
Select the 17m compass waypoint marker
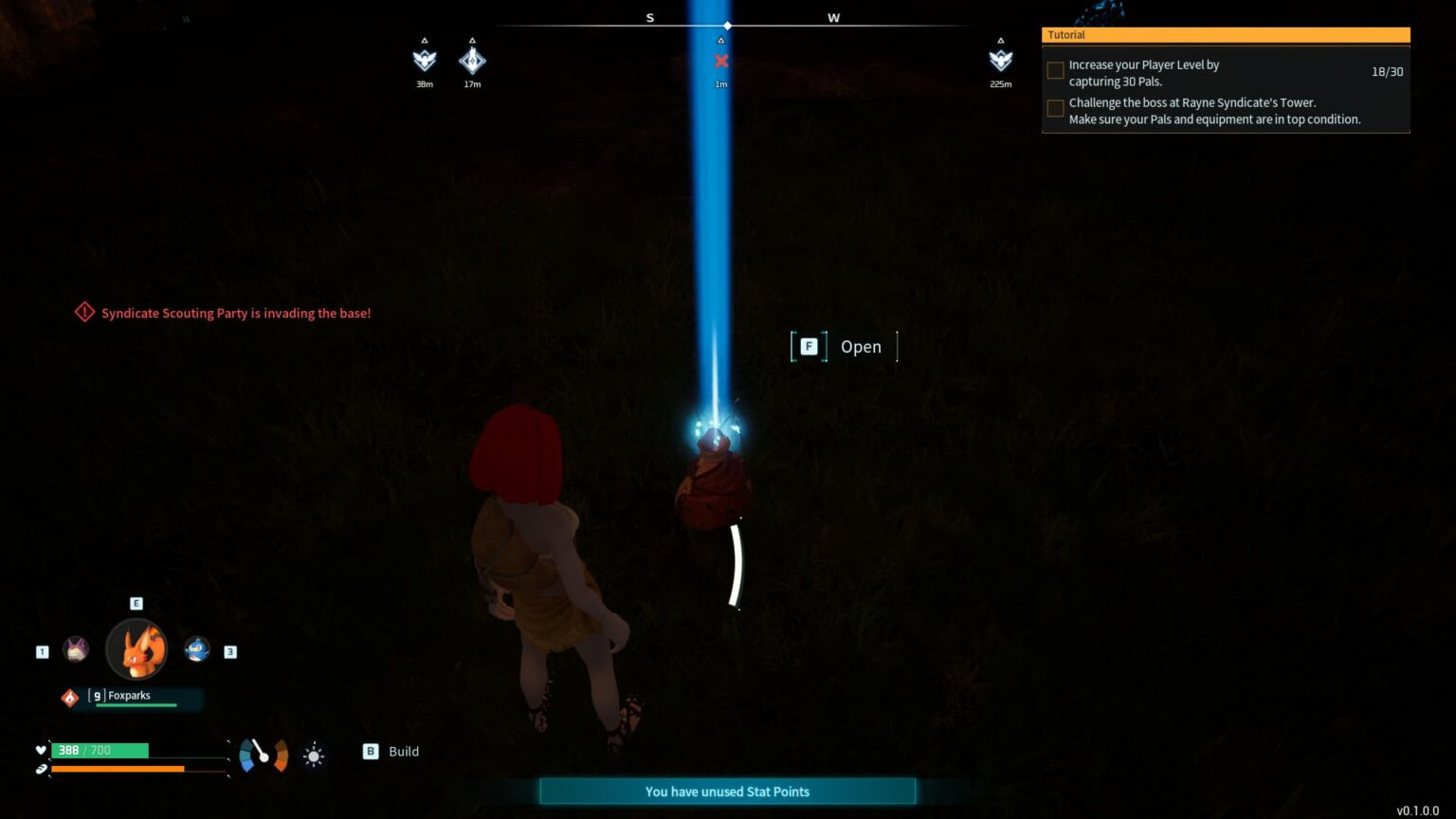(472, 61)
